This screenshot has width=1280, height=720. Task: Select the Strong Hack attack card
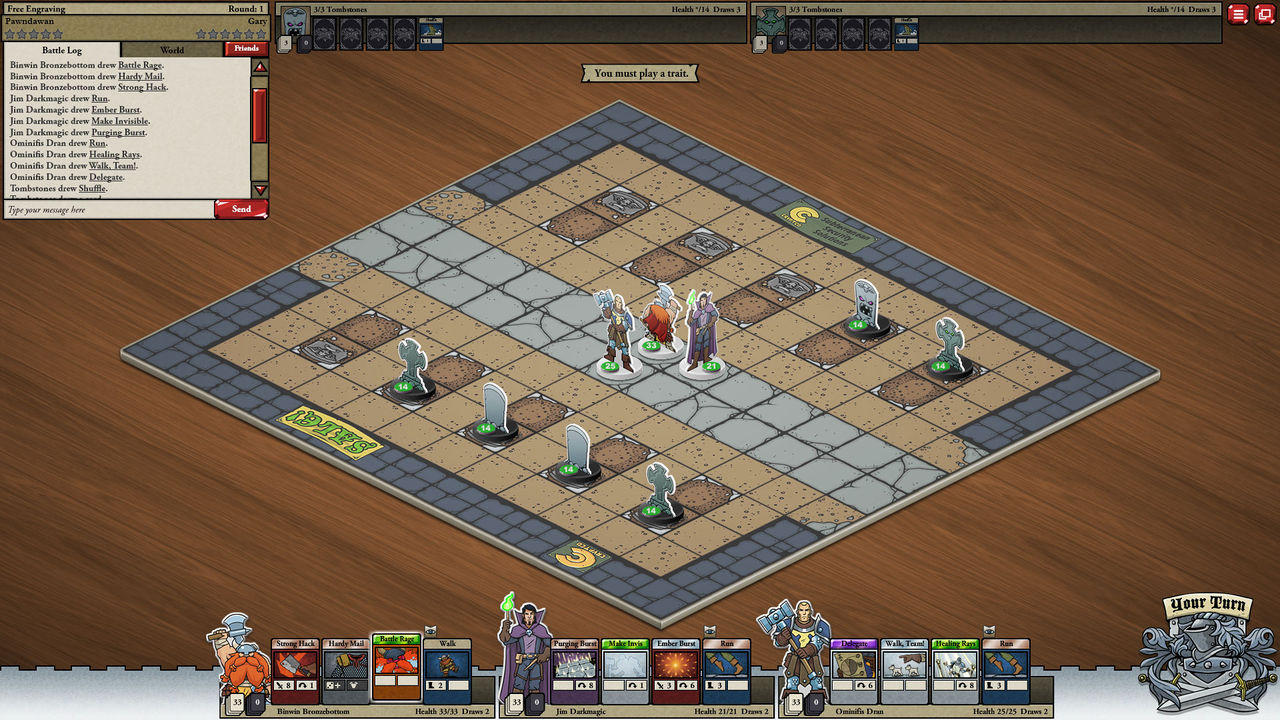coord(296,670)
